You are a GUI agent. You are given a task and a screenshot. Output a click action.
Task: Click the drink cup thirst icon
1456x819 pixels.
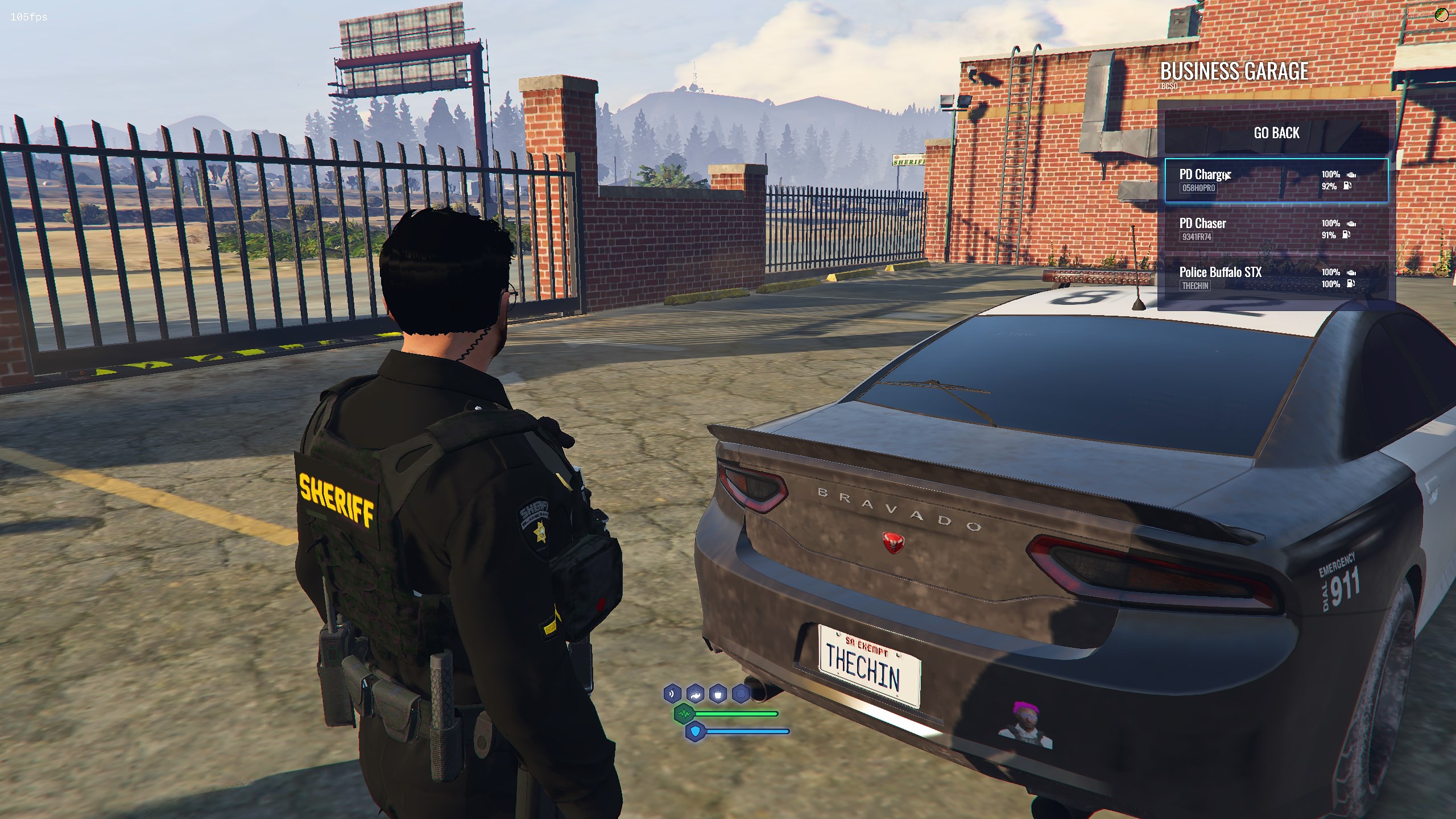[718, 694]
